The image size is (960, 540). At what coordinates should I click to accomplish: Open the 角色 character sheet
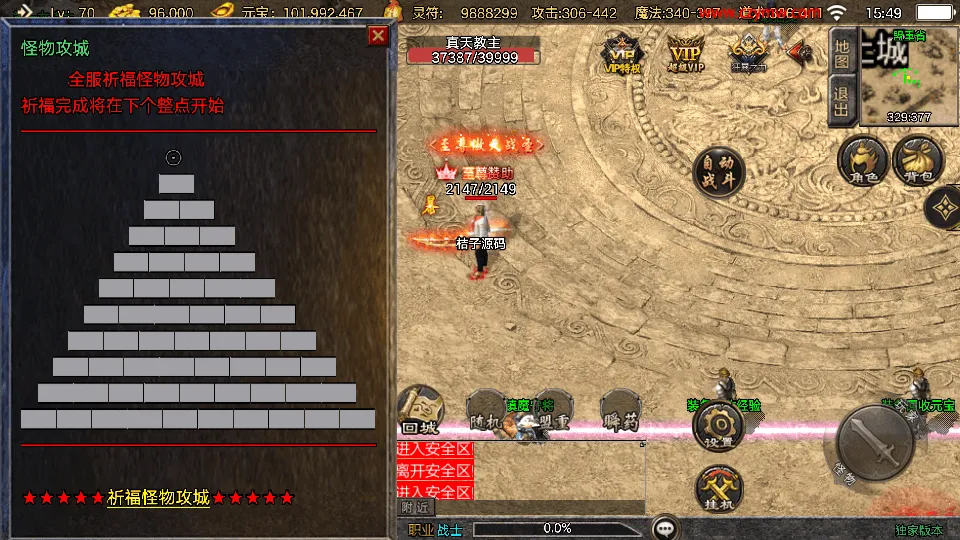click(863, 162)
